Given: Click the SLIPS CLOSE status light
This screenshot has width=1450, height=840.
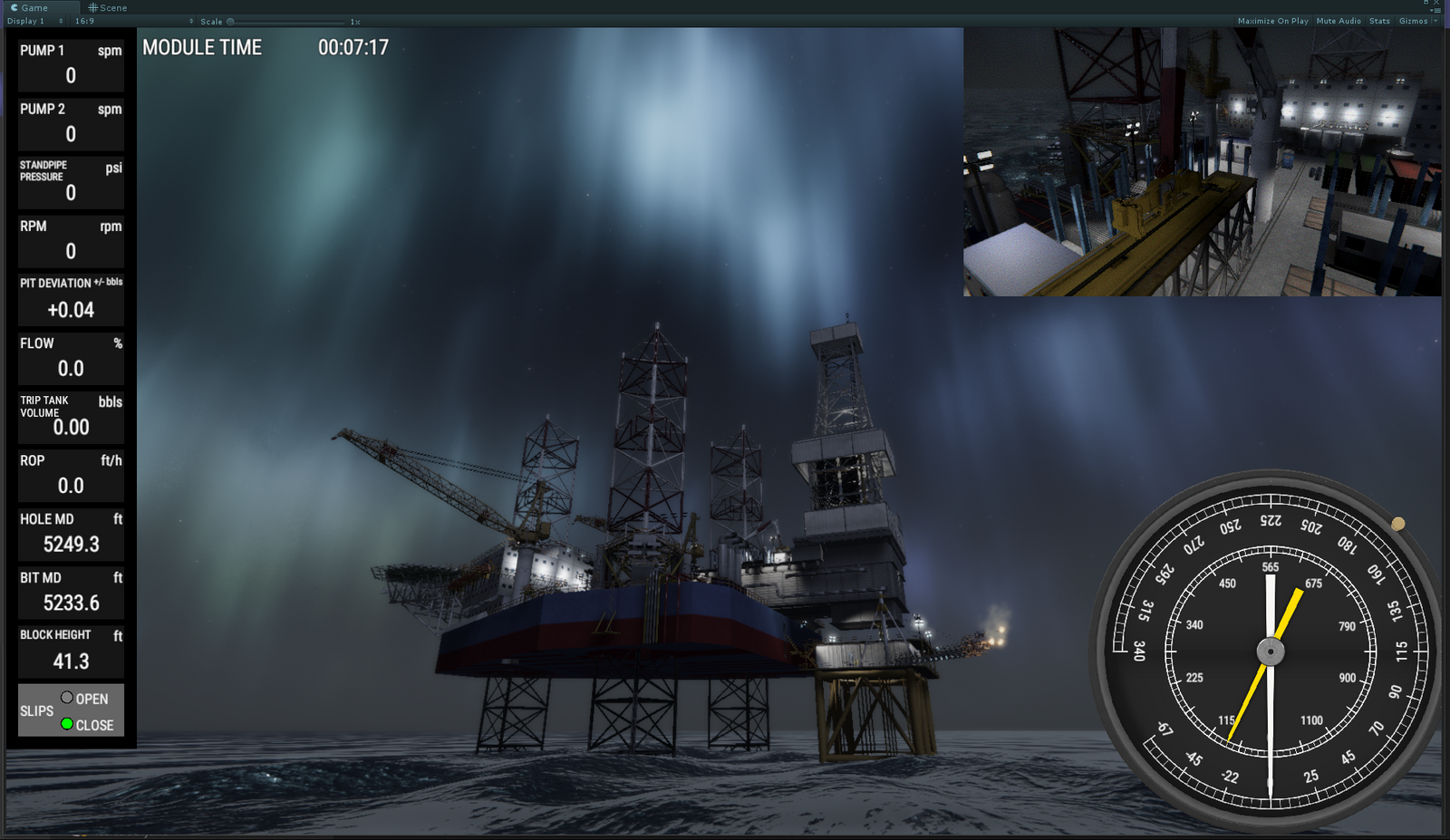Looking at the screenshot, I should coord(66,724).
